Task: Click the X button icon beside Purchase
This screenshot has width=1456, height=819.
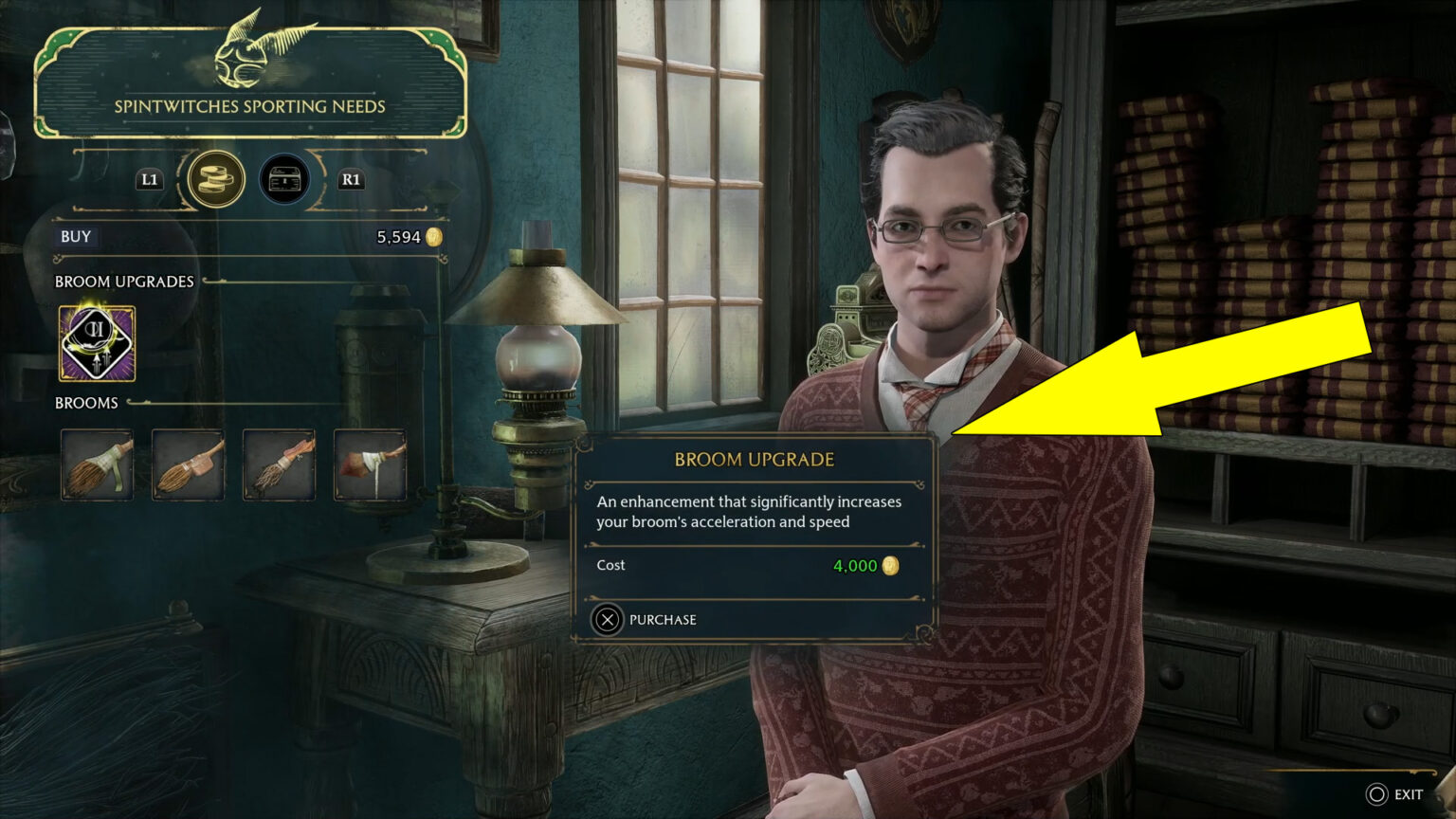Action: pyautogui.click(x=609, y=620)
